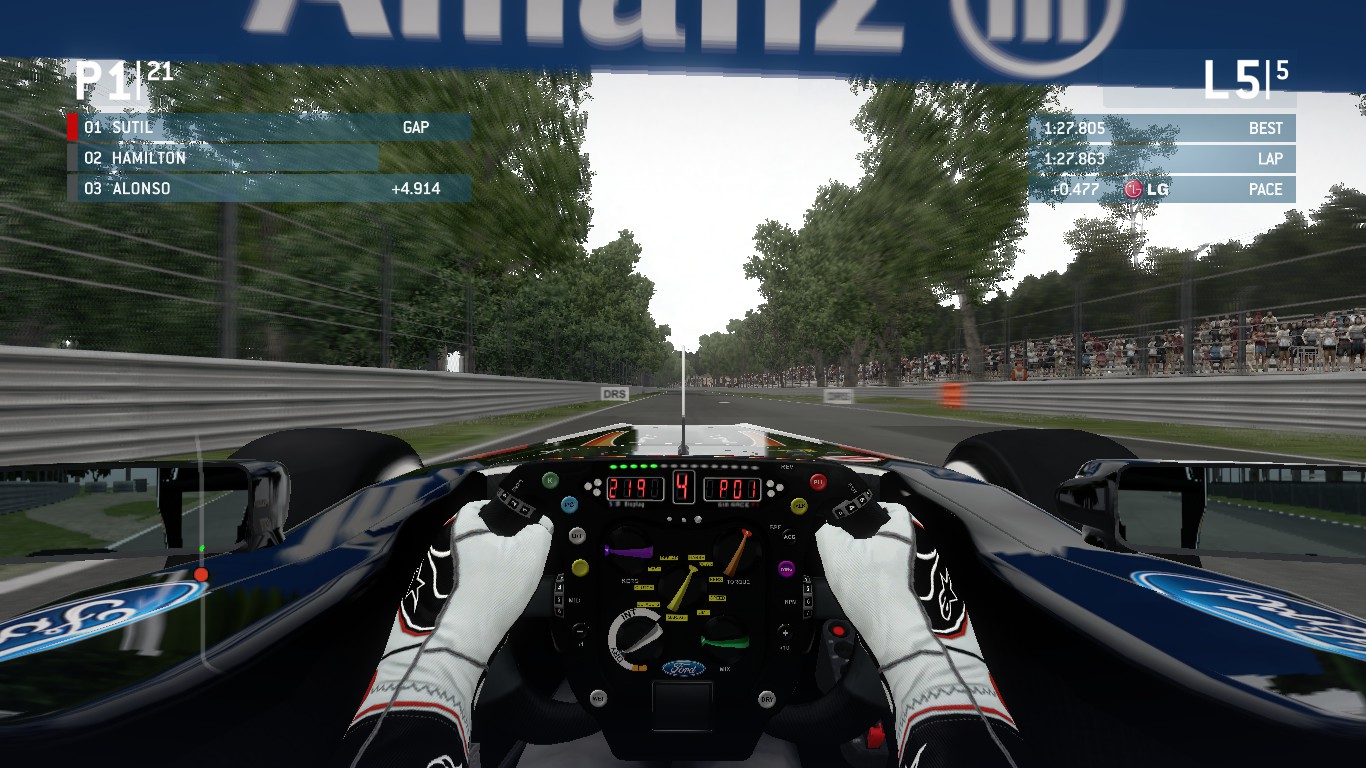1366x768 pixels.
Task: Turn the green MIX fuel dial
Action: pyautogui.click(x=724, y=641)
